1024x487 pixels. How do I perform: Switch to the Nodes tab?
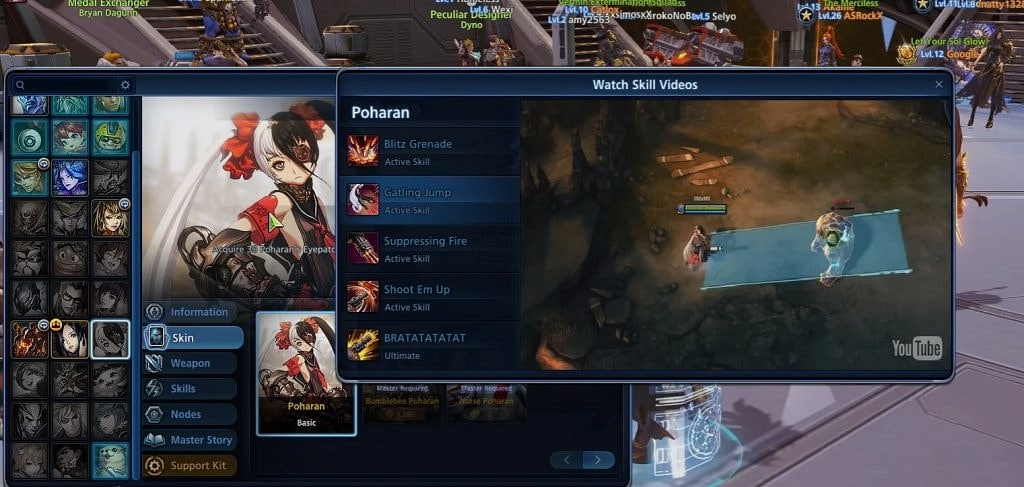pyautogui.click(x=191, y=414)
